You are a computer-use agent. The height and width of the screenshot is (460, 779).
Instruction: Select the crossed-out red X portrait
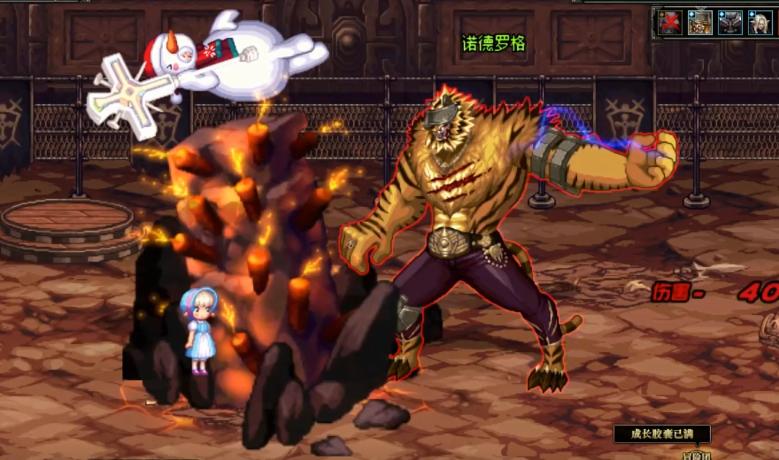[x=669, y=22]
